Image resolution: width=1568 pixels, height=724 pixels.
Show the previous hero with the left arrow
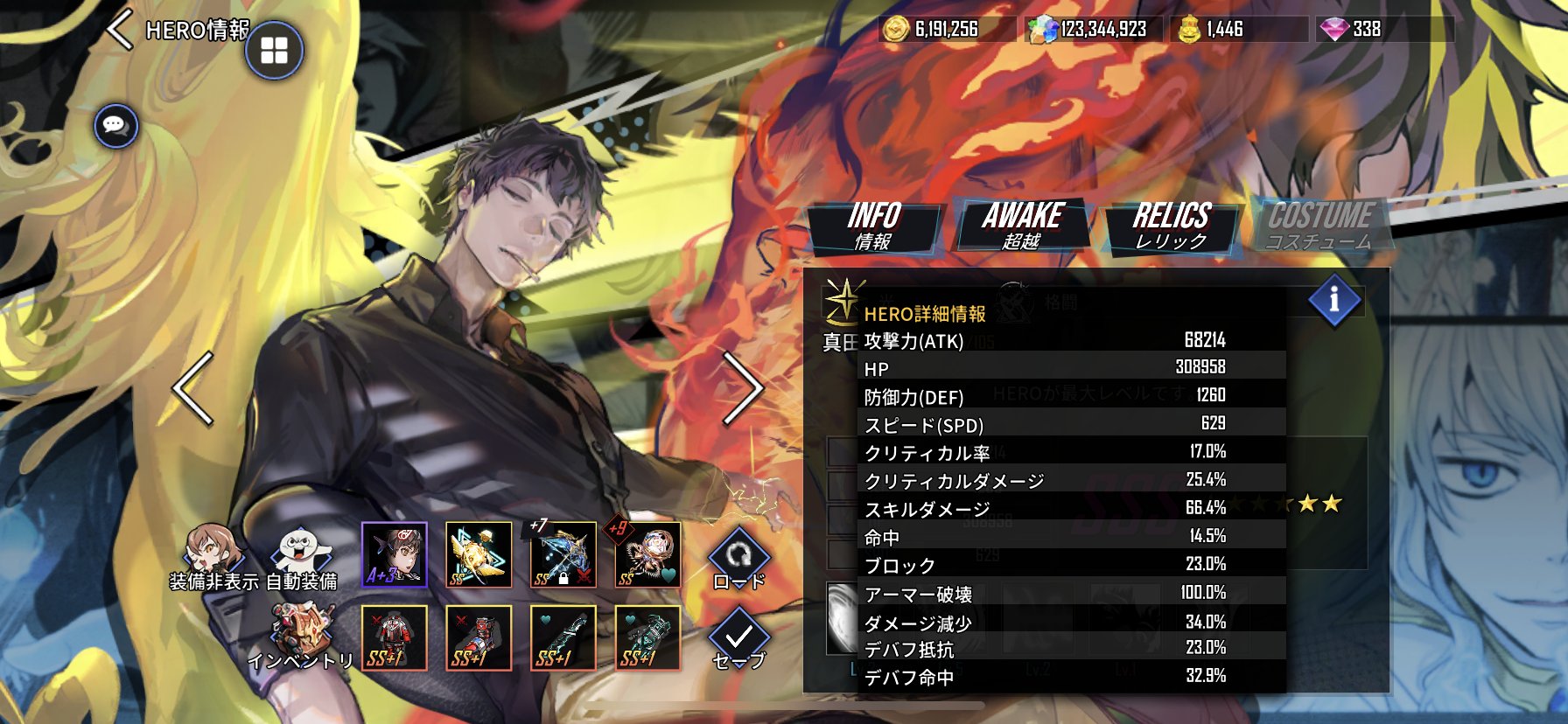193,389
